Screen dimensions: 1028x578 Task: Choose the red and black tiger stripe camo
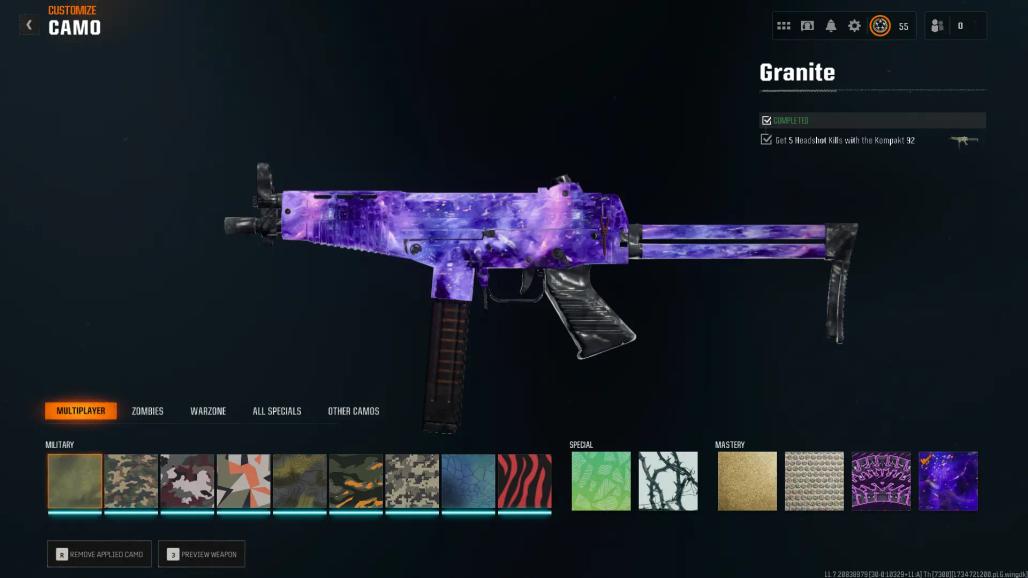tap(525, 481)
